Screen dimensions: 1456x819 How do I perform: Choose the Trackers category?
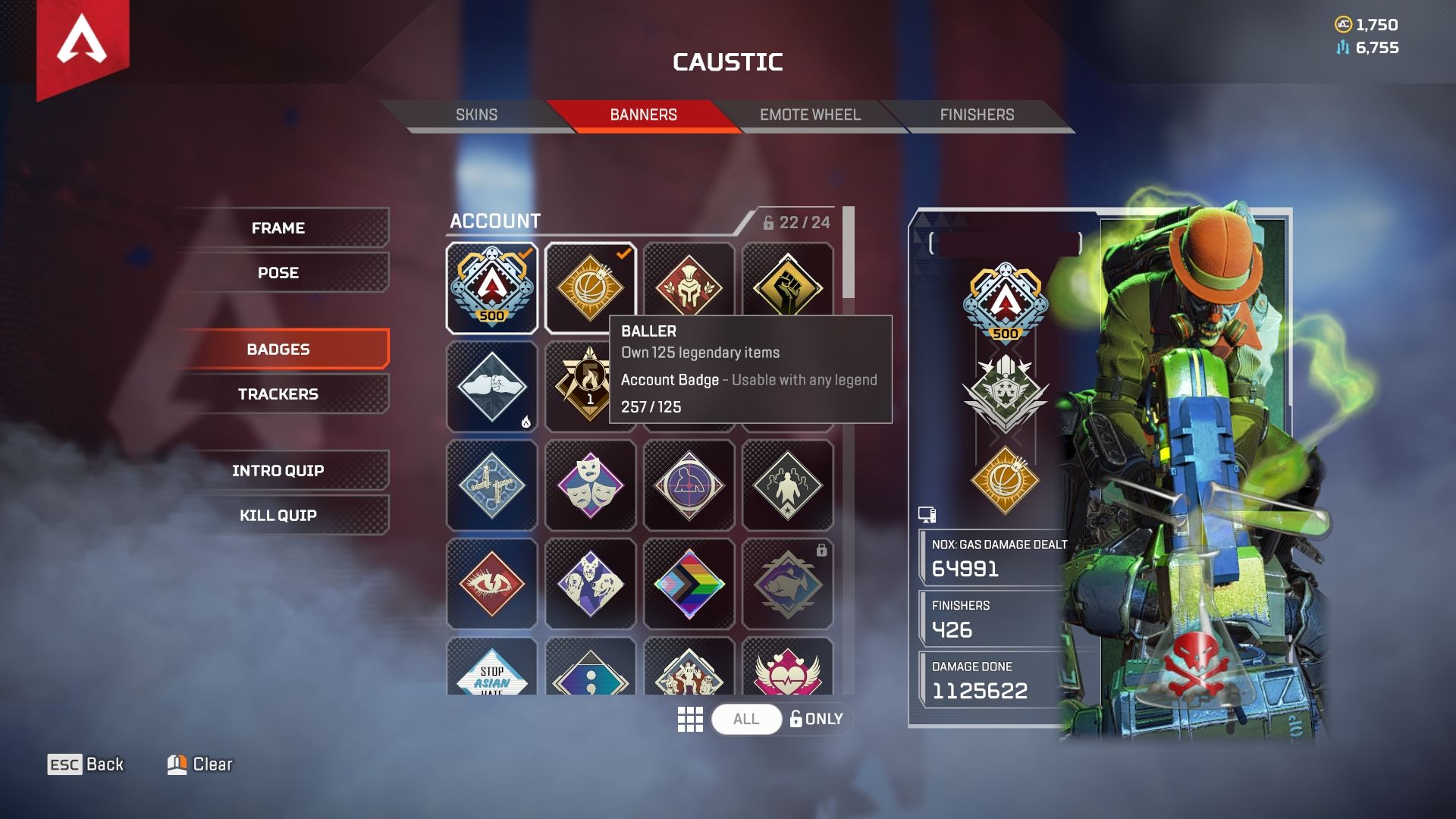[278, 394]
